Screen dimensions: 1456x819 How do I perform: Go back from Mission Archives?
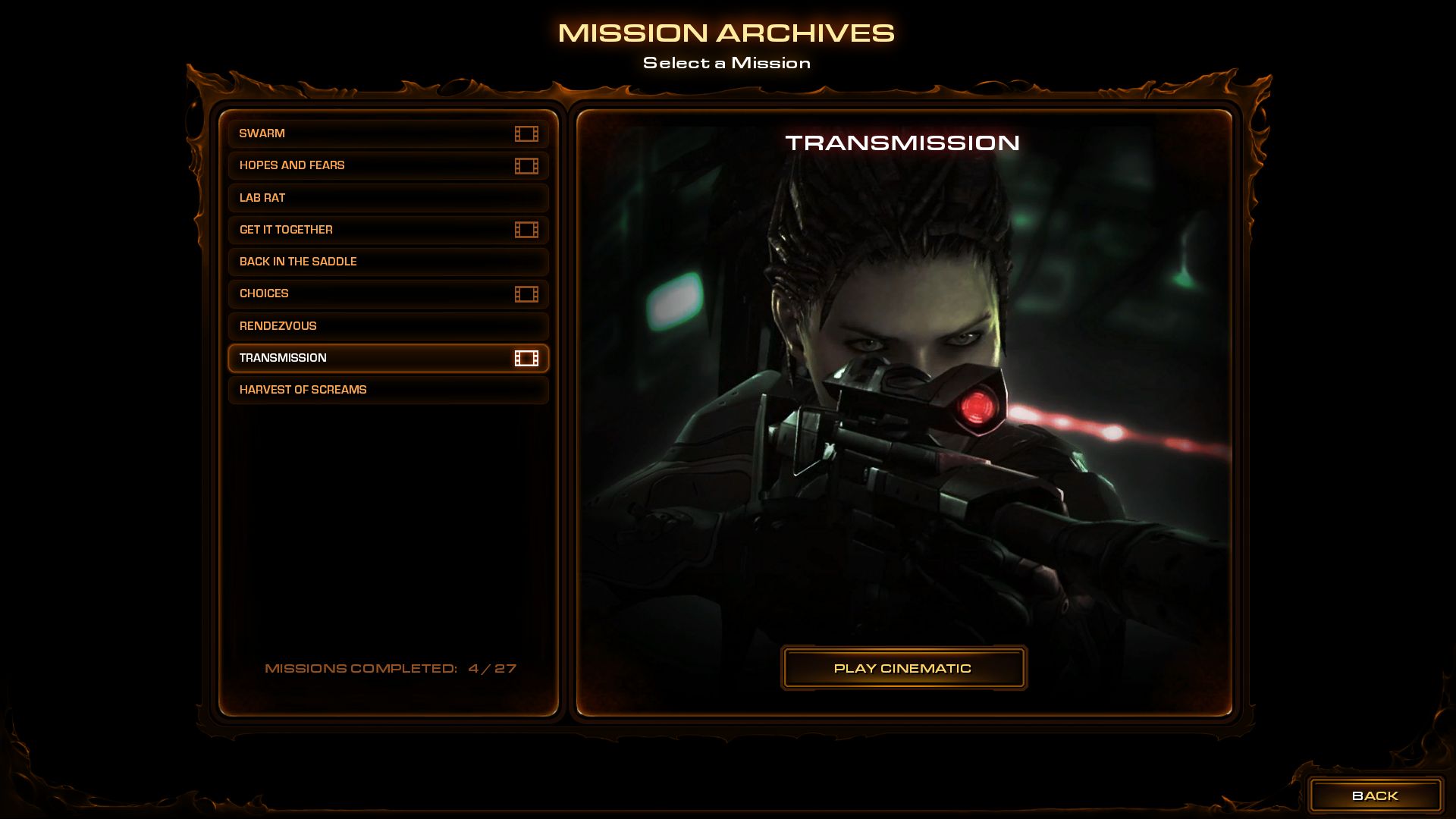pyautogui.click(x=1374, y=795)
